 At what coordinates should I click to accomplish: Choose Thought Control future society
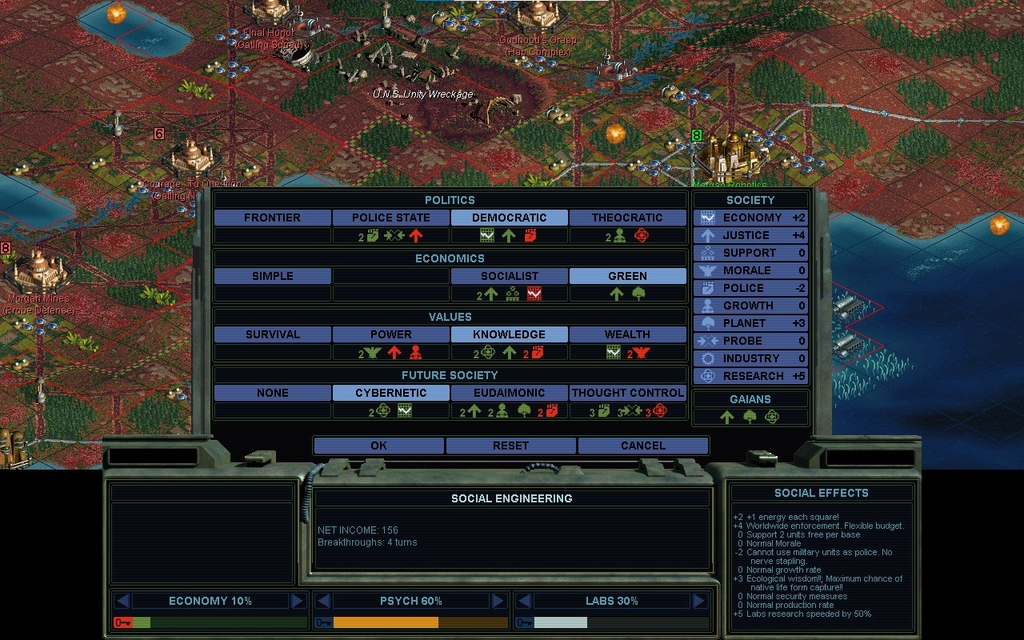(627, 393)
